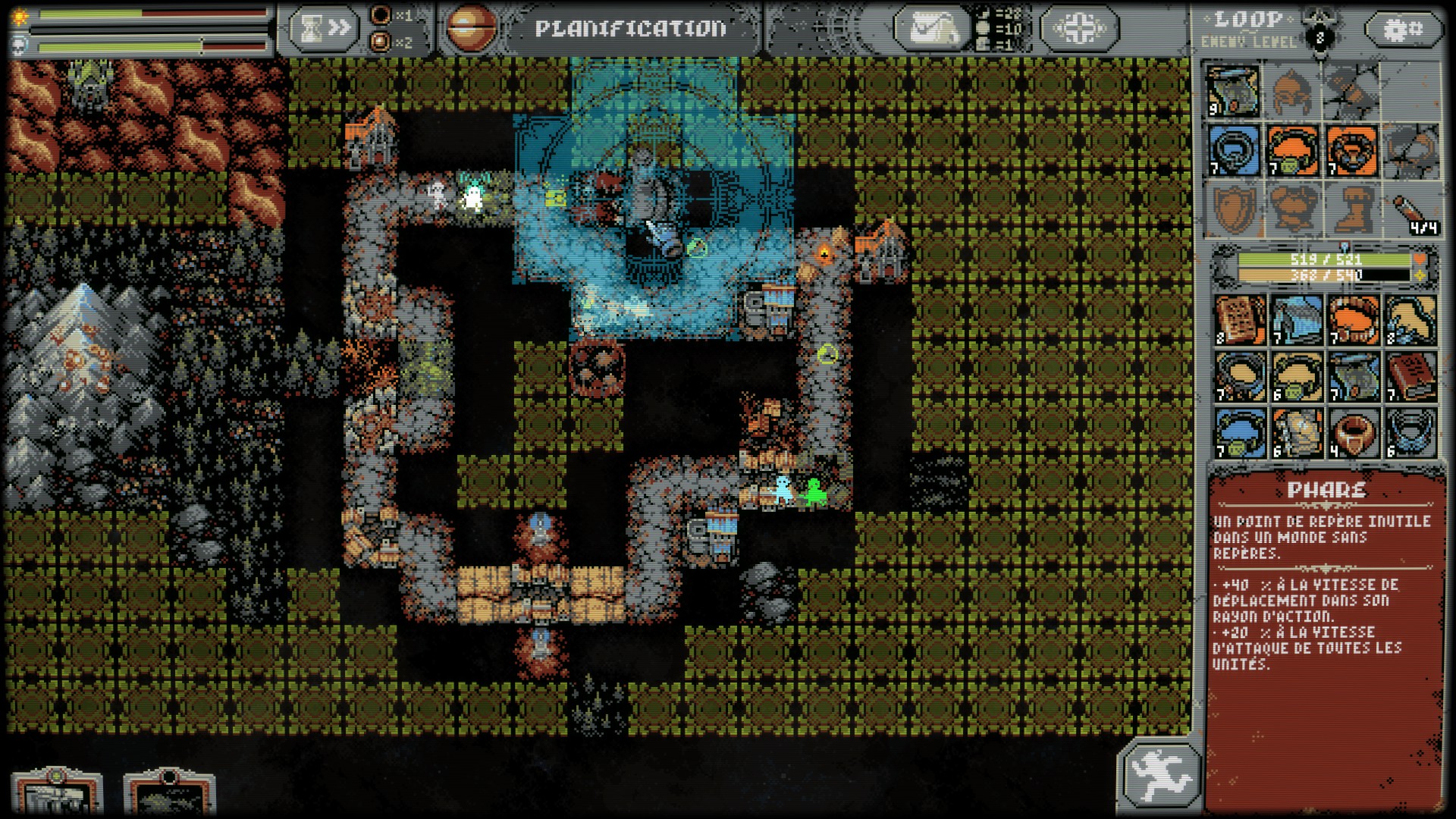Click the centered cross button in top bar
The image size is (1456, 819).
point(1079,29)
